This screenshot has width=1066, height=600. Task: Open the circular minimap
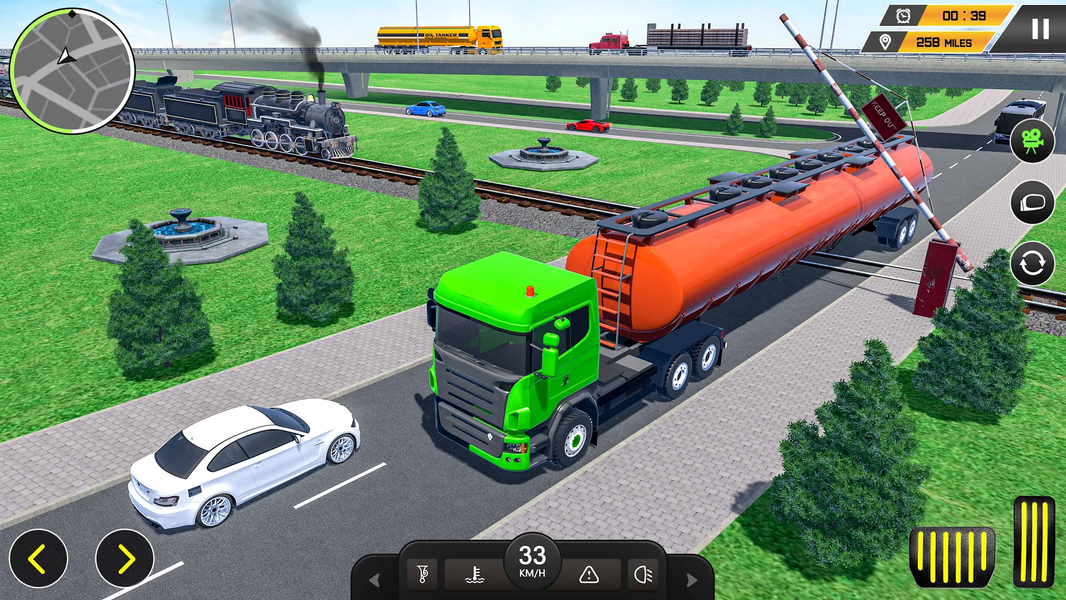coord(71,71)
